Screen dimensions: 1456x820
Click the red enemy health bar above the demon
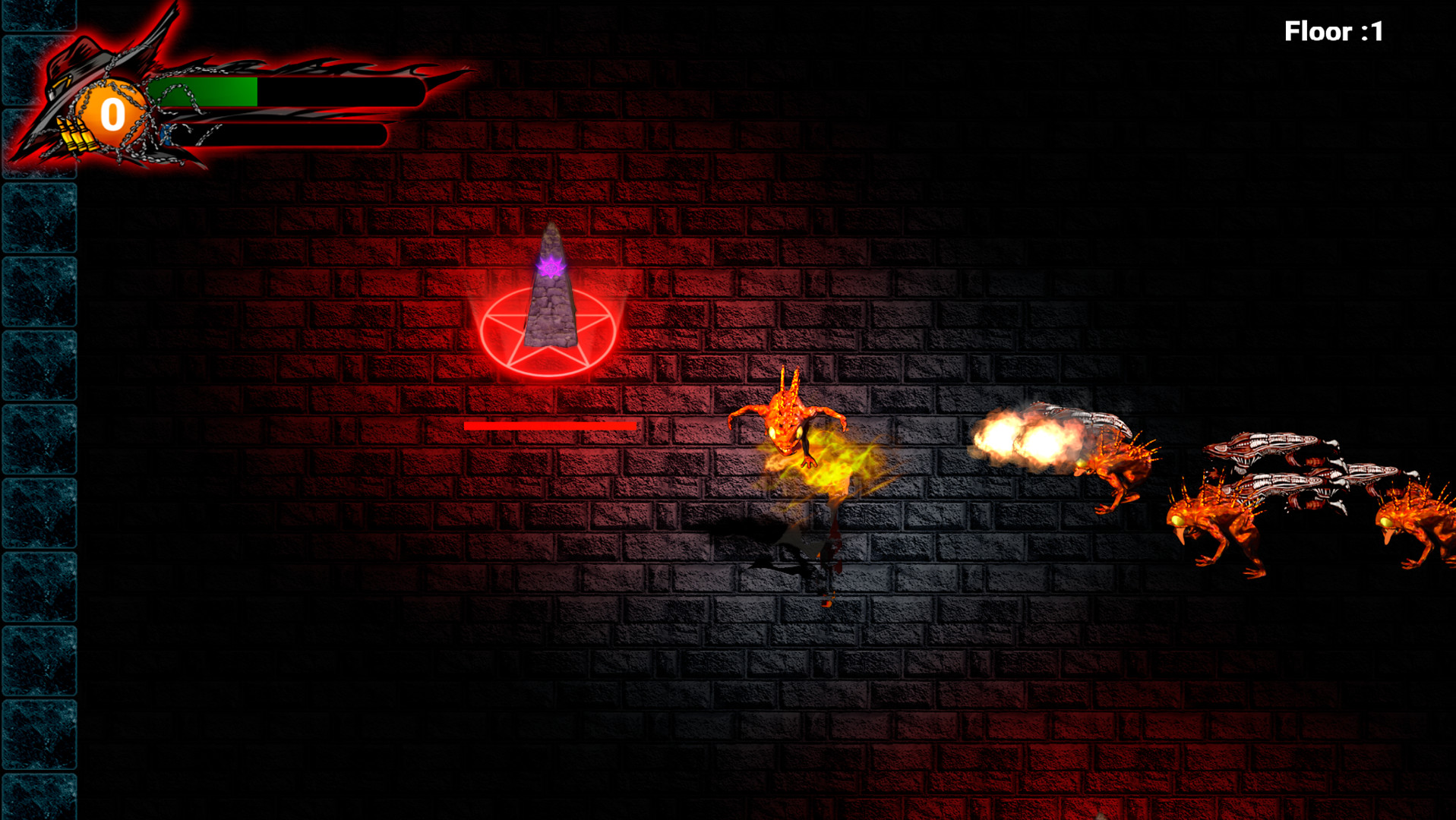pos(548,427)
